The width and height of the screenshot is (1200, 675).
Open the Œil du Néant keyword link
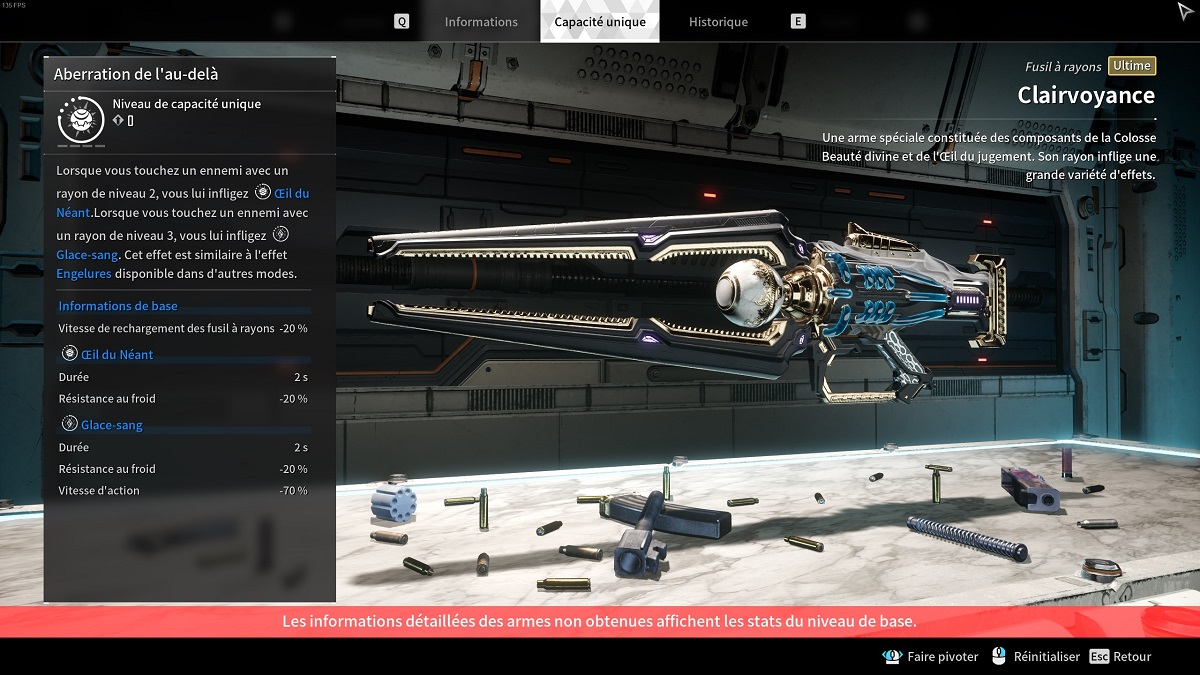[x=291, y=193]
